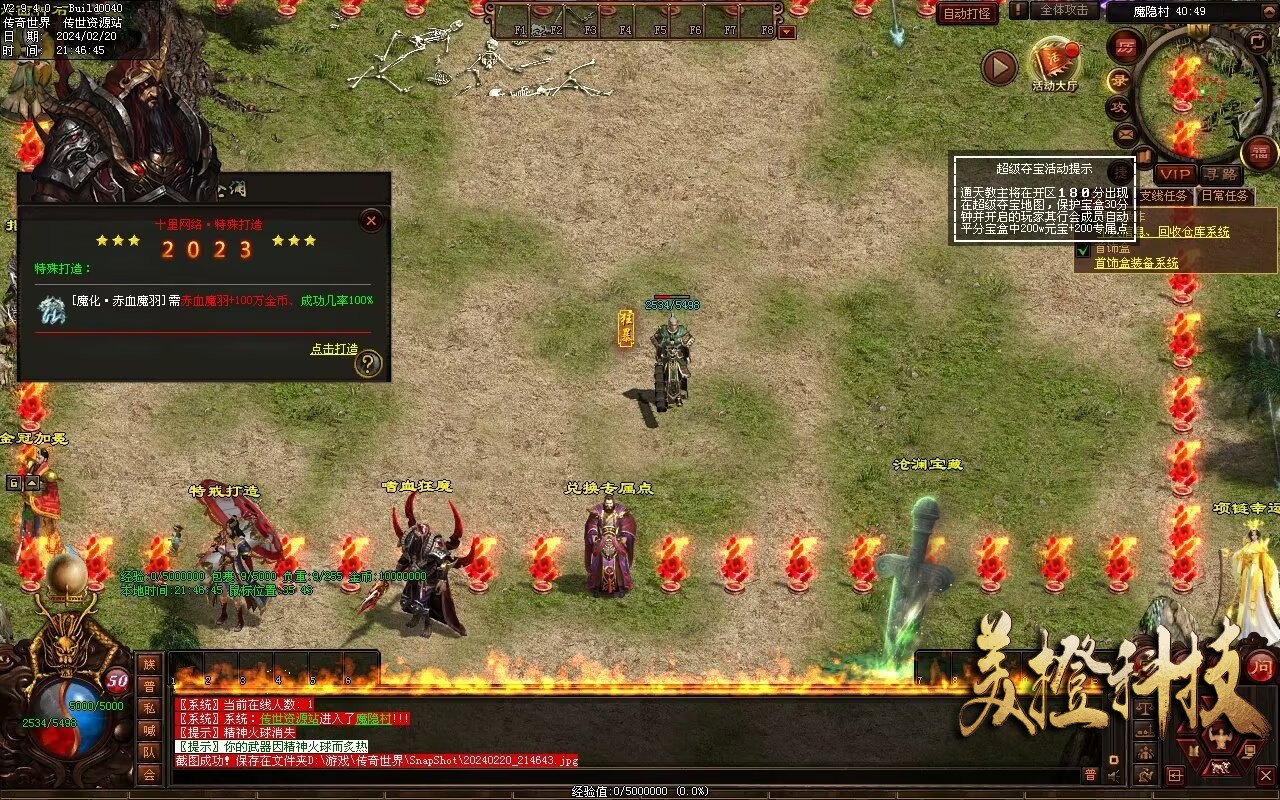The image size is (1280, 800).
Task: Open the 活动大厅 event hall icon
Action: click(x=1055, y=63)
